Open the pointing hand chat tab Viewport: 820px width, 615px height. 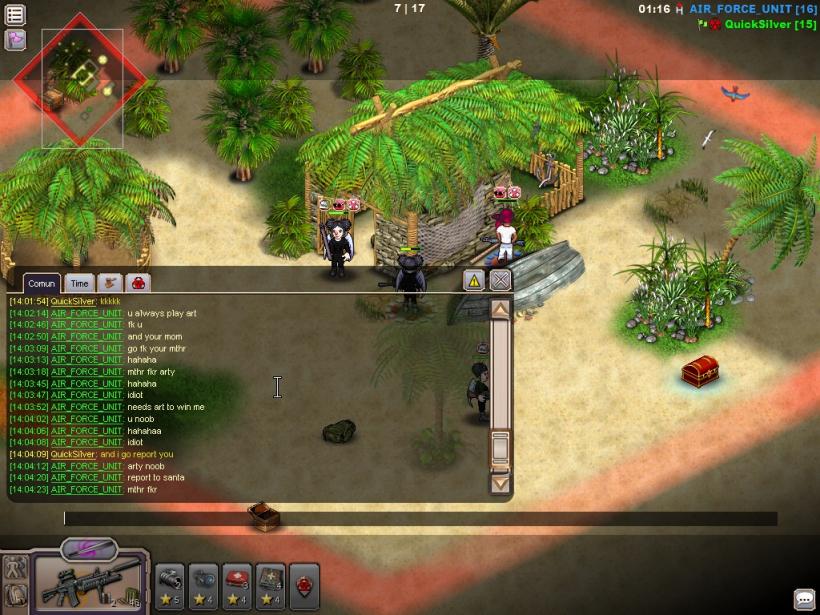(x=109, y=284)
